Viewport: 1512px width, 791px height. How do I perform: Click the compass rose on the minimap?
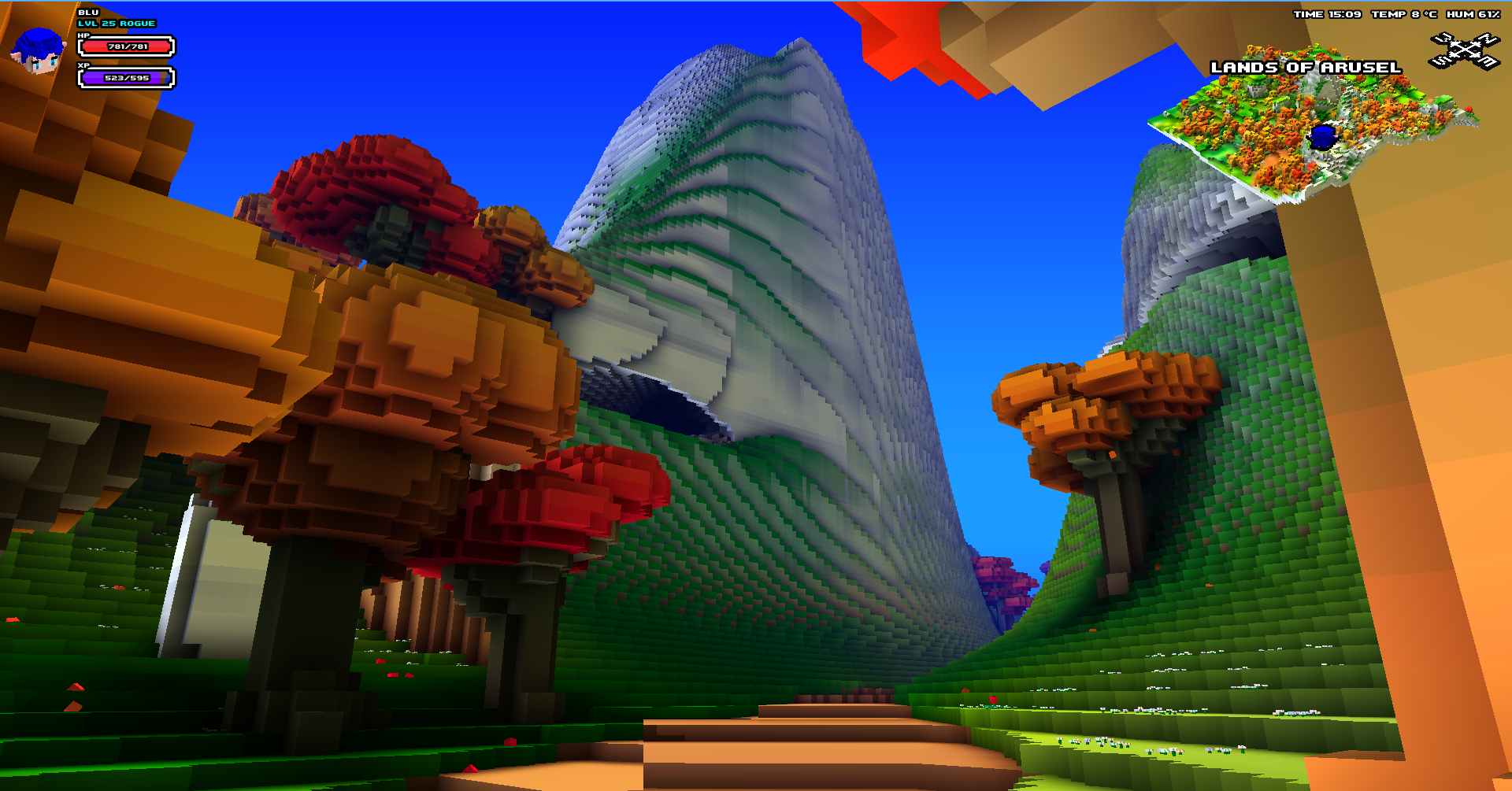pos(1465,49)
